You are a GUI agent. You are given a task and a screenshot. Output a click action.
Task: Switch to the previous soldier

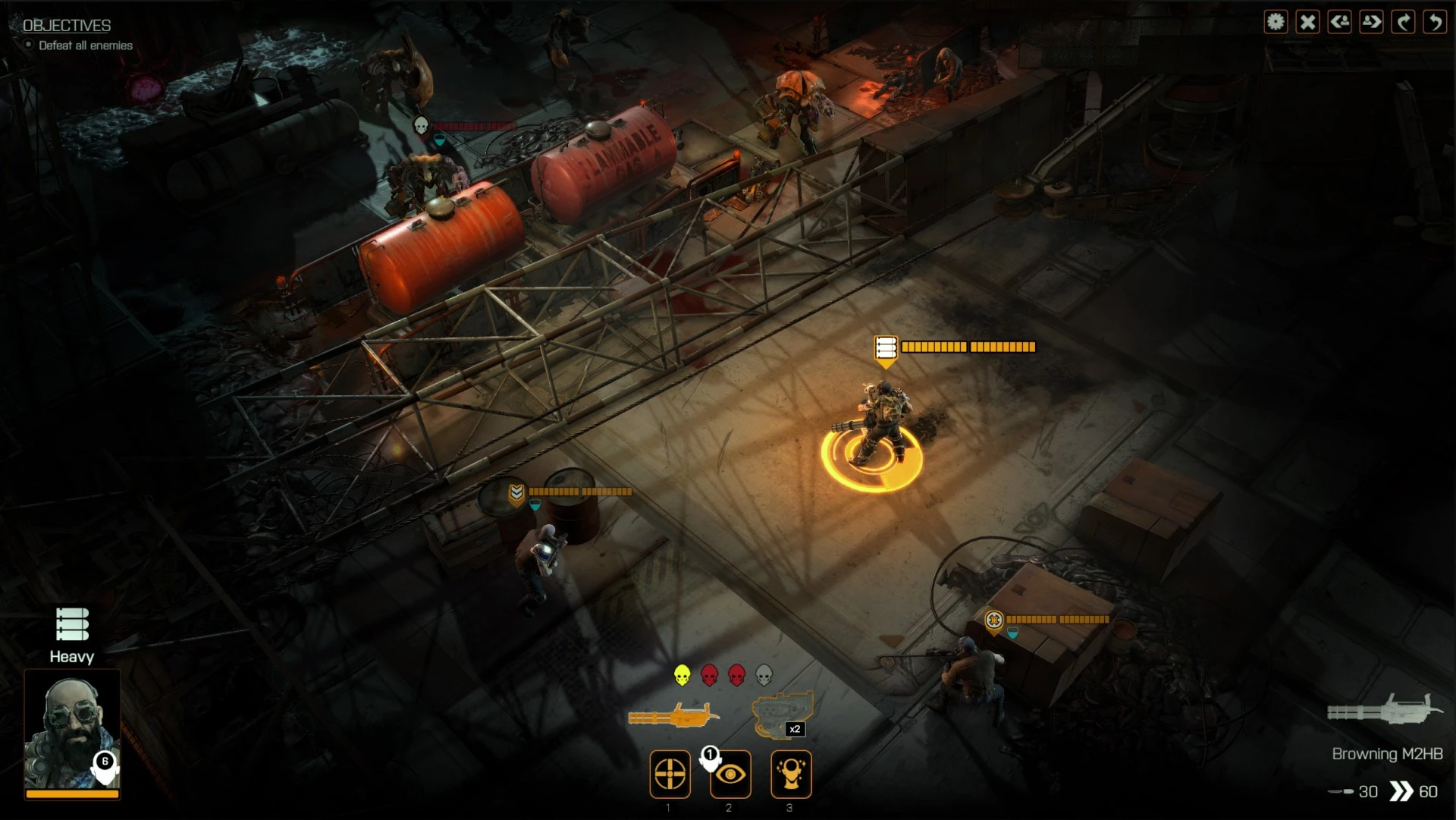click(x=1339, y=22)
